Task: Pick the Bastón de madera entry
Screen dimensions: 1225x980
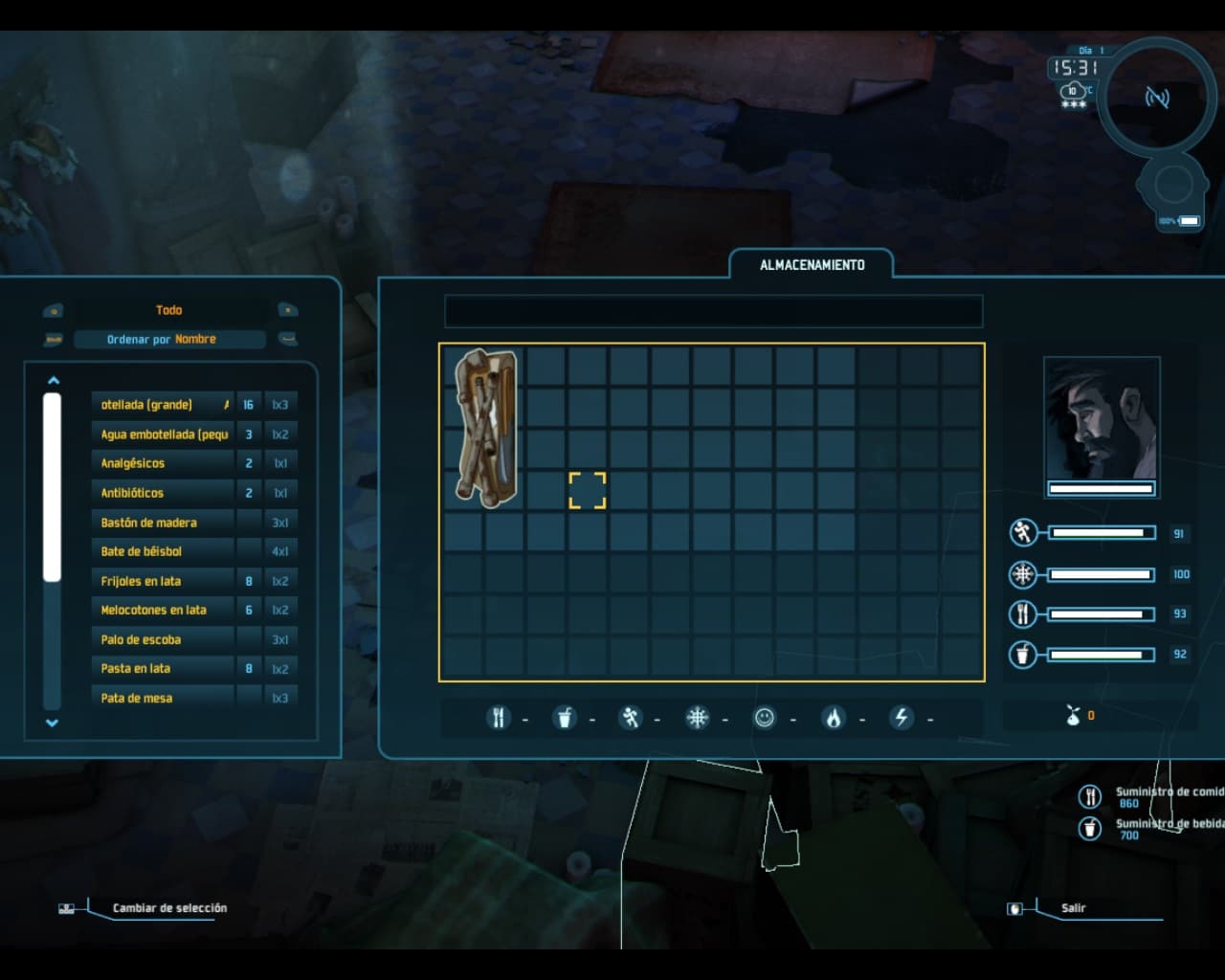Action: (164, 523)
